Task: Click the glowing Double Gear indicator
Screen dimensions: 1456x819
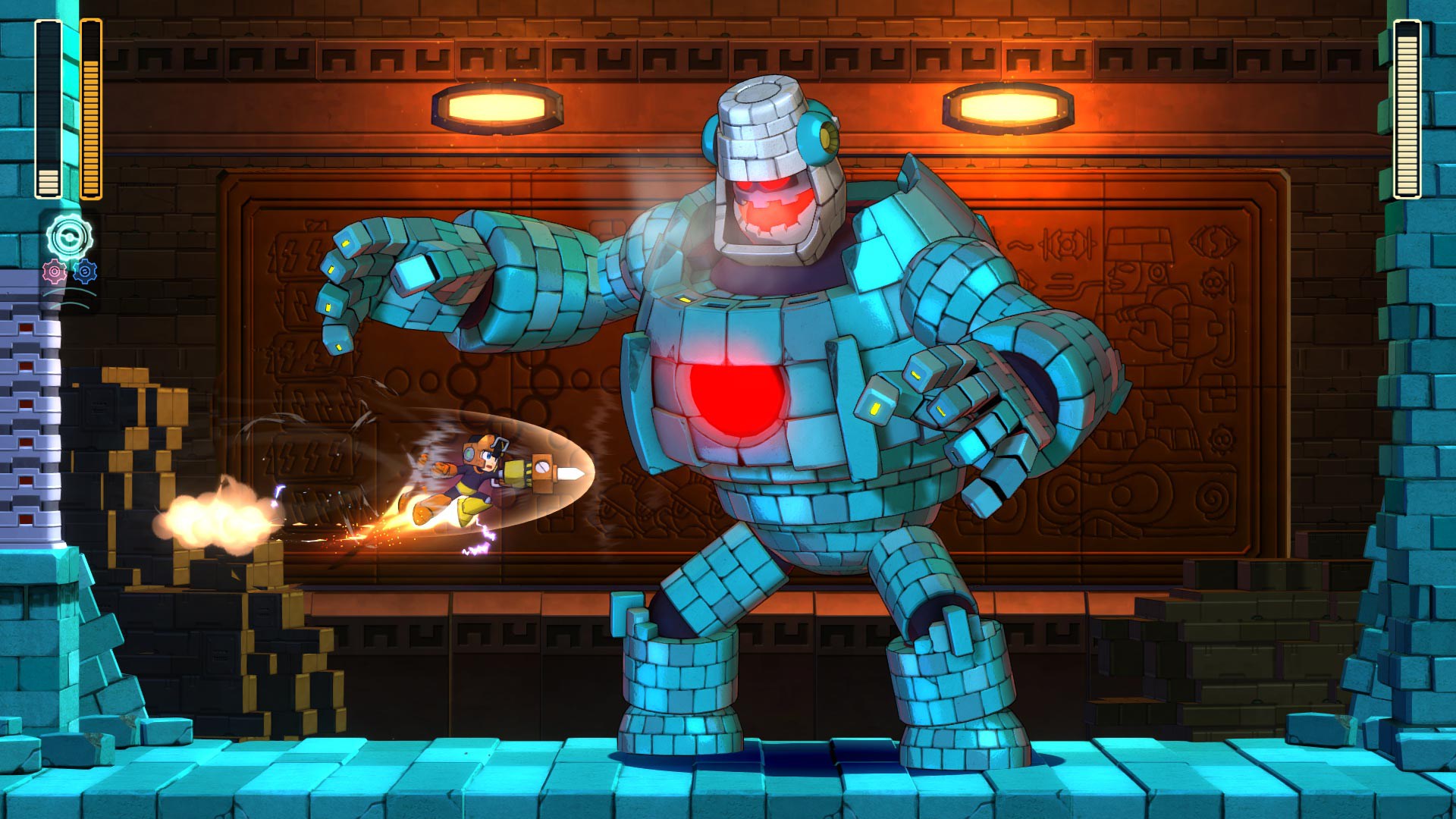Action: (68, 236)
